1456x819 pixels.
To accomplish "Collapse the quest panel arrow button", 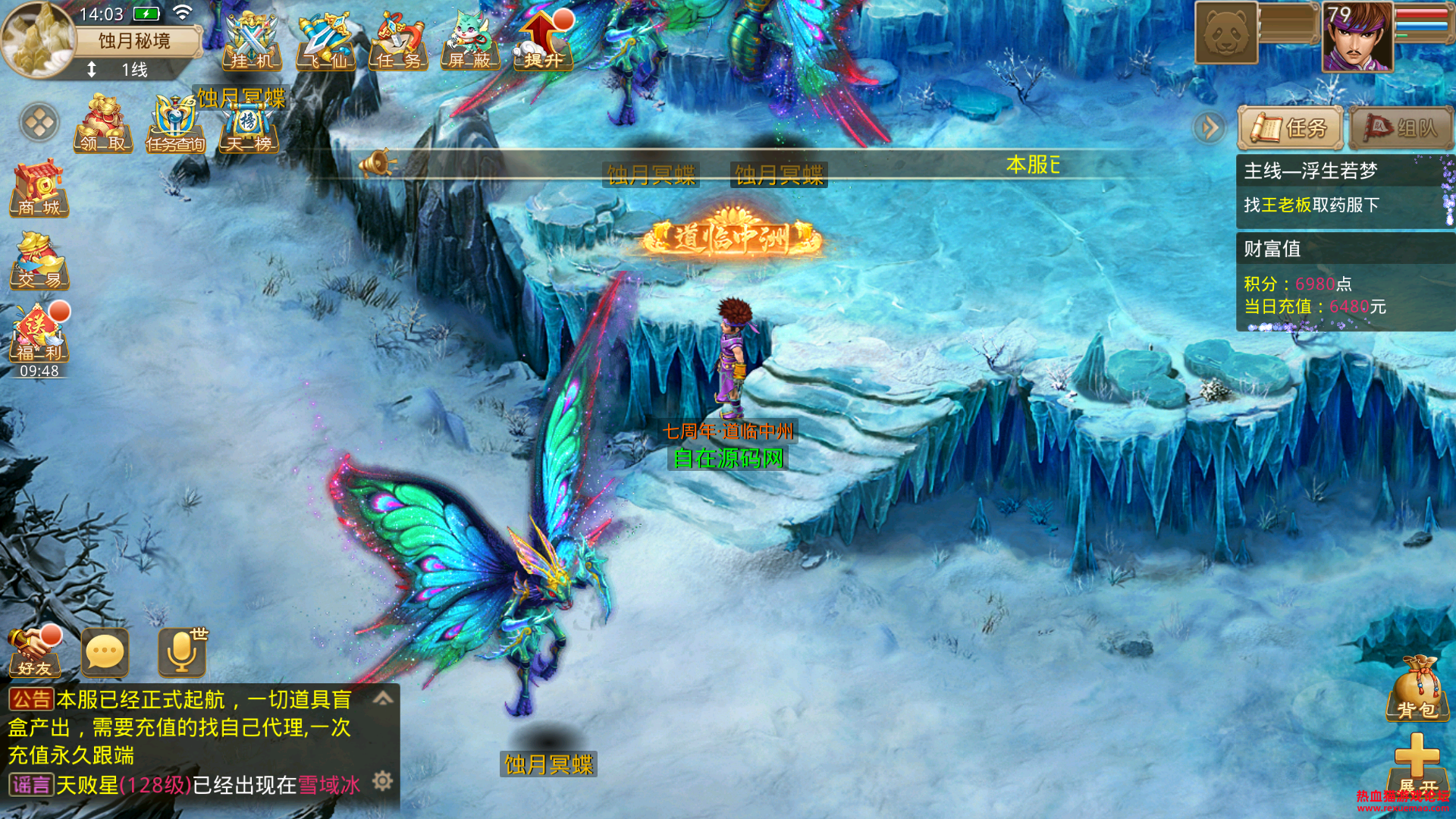I will pyautogui.click(x=1210, y=127).
